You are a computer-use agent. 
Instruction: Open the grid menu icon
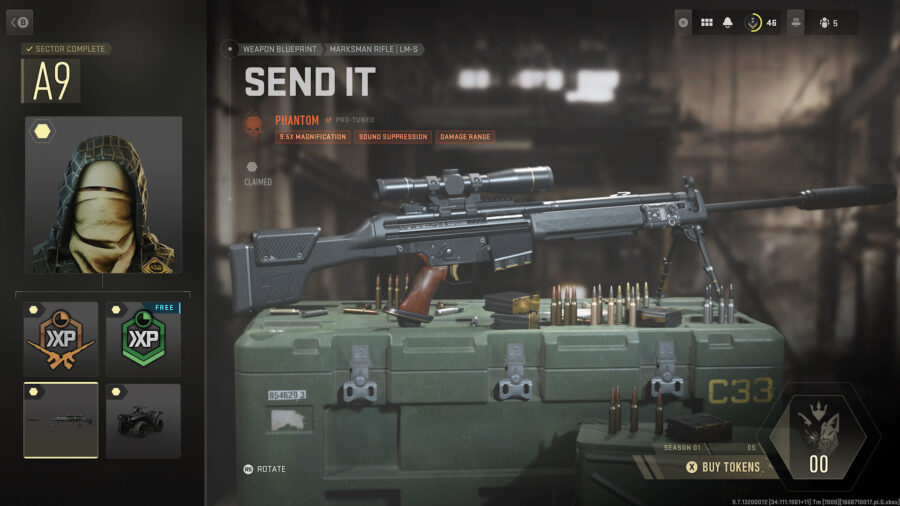click(x=706, y=22)
